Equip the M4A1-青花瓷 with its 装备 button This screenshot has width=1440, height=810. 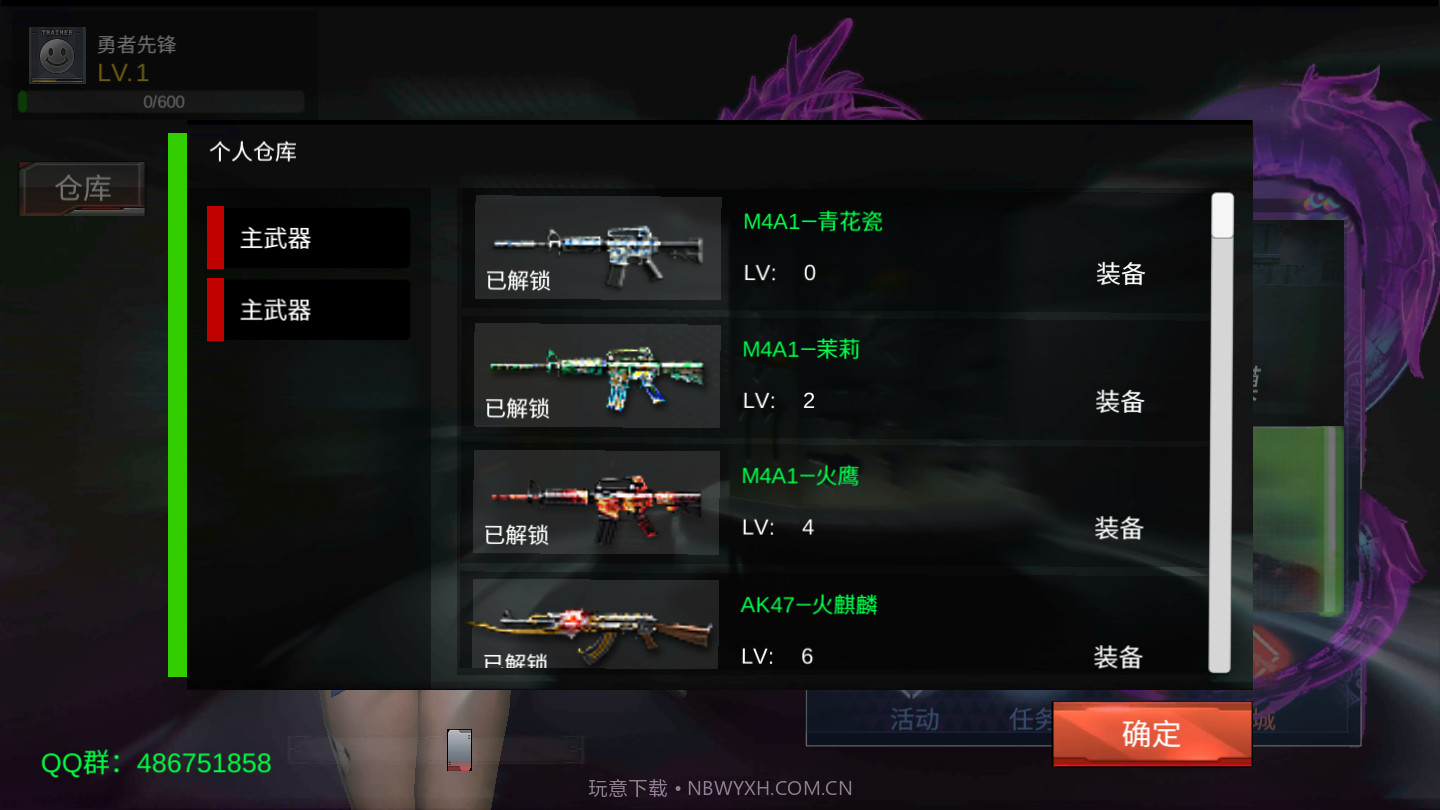1117,272
